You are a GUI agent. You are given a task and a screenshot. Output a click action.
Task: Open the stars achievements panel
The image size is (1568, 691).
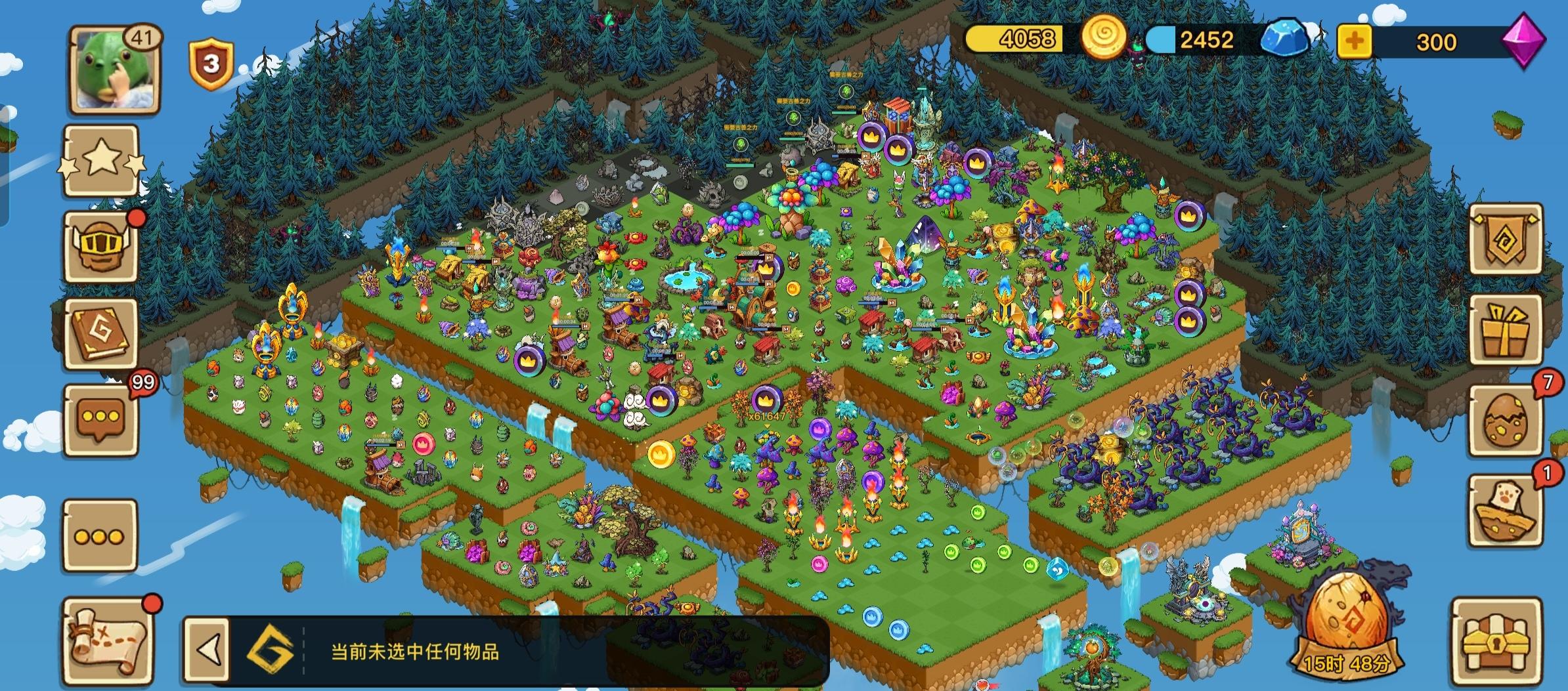pos(102,163)
